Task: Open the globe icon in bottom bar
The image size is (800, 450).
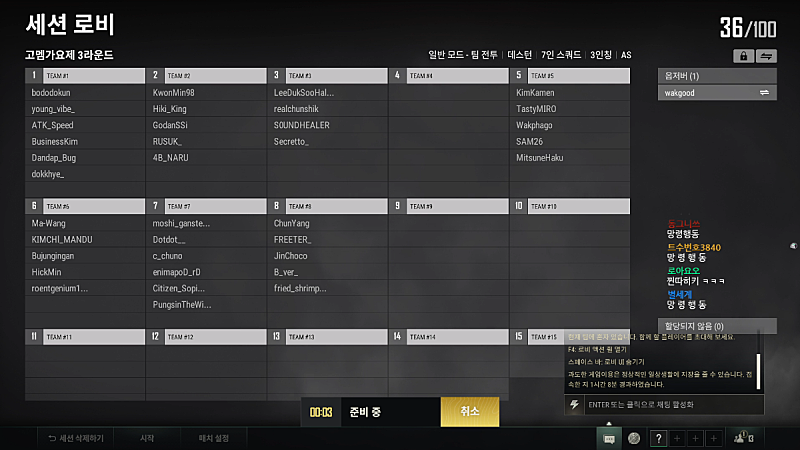Action: pyautogui.click(x=633, y=438)
